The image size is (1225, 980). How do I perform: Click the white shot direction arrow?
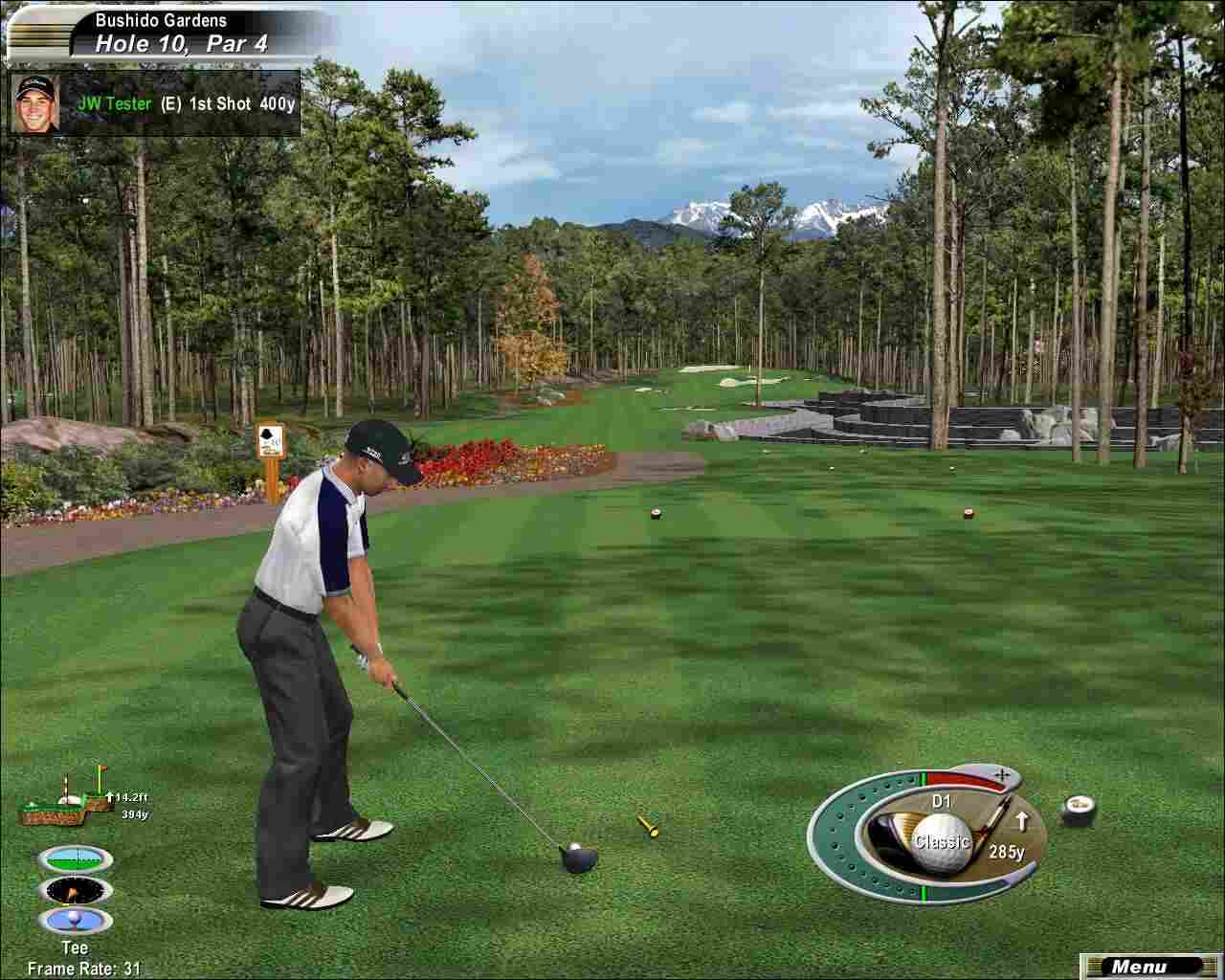pos(1021,820)
